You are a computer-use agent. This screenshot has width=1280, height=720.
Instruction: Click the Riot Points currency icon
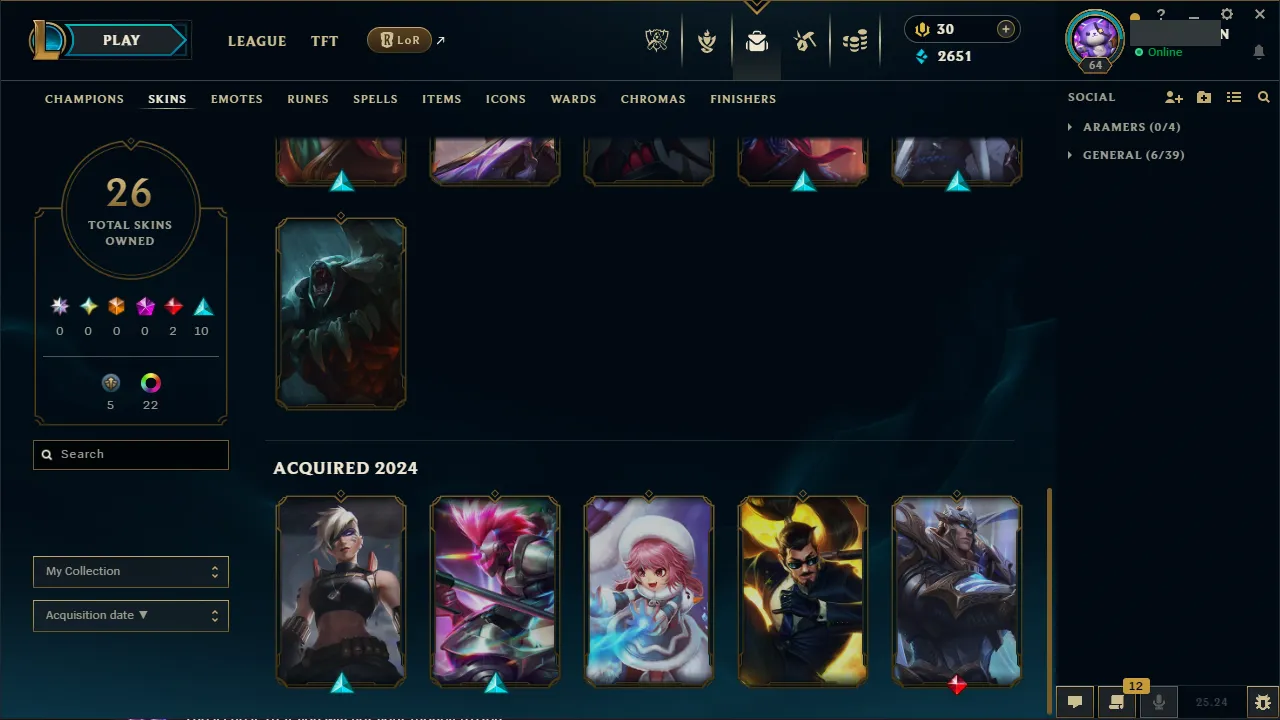(x=921, y=29)
